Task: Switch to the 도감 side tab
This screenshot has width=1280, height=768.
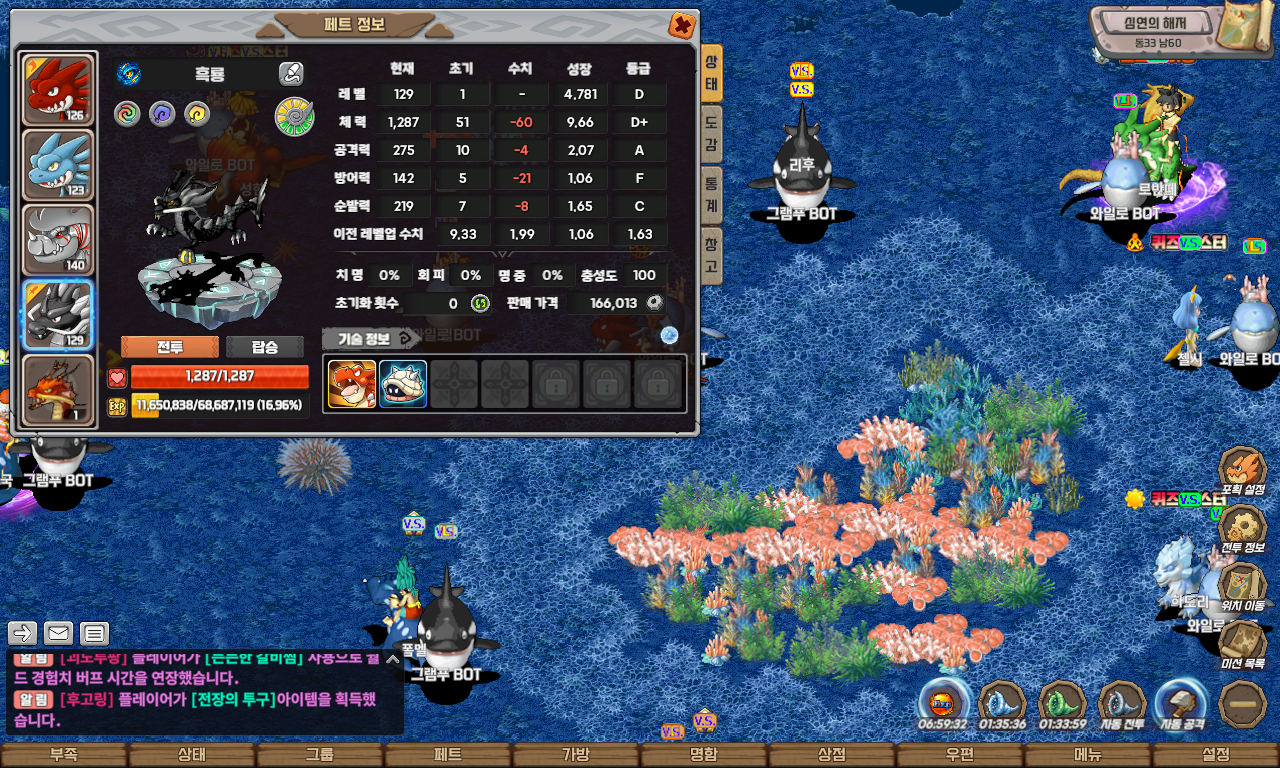Action: [711, 134]
